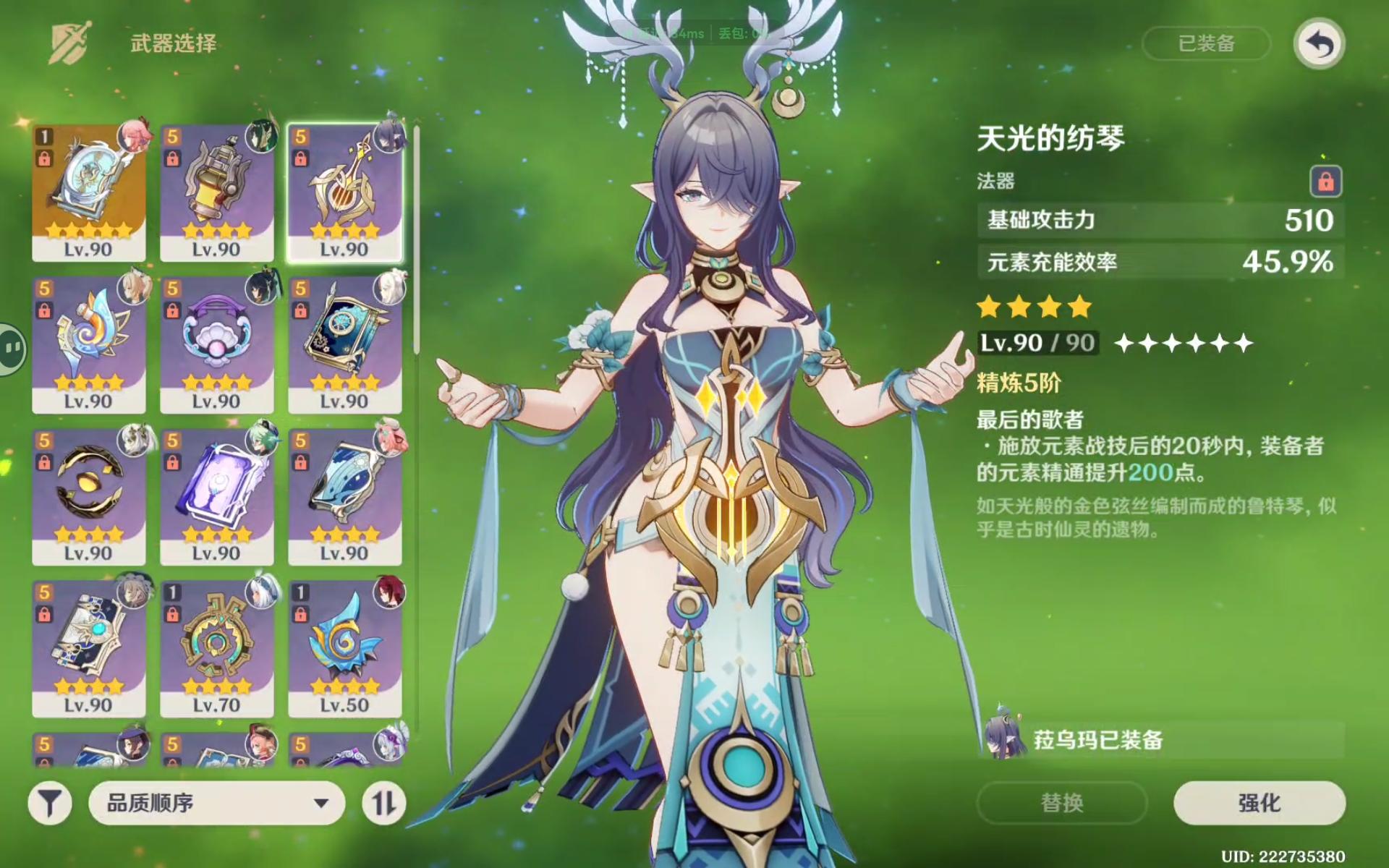The image size is (1389, 868).
Task: Switch to the 已装备 tab
Action: [1205, 45]
